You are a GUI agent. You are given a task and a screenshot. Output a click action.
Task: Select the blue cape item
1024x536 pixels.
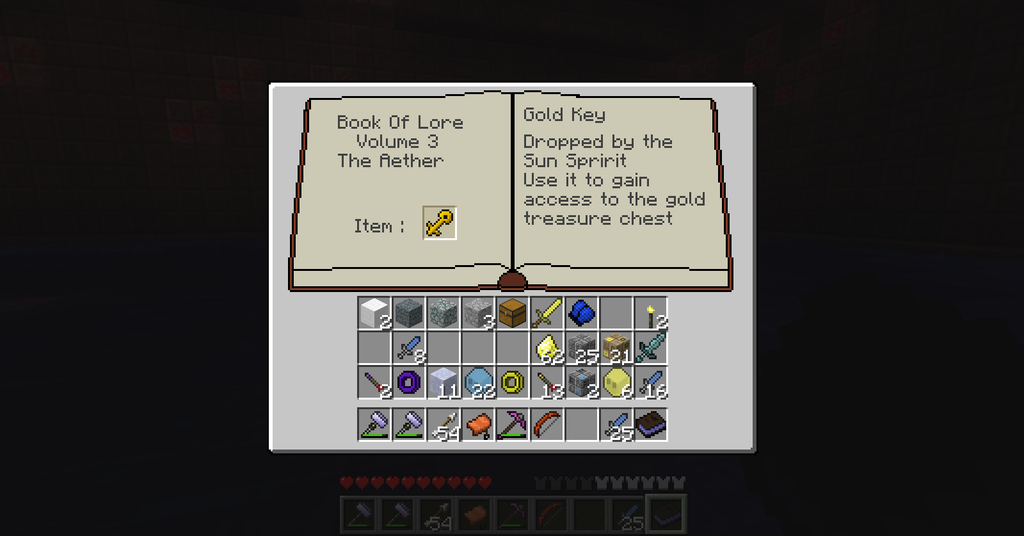pos(581,313)
